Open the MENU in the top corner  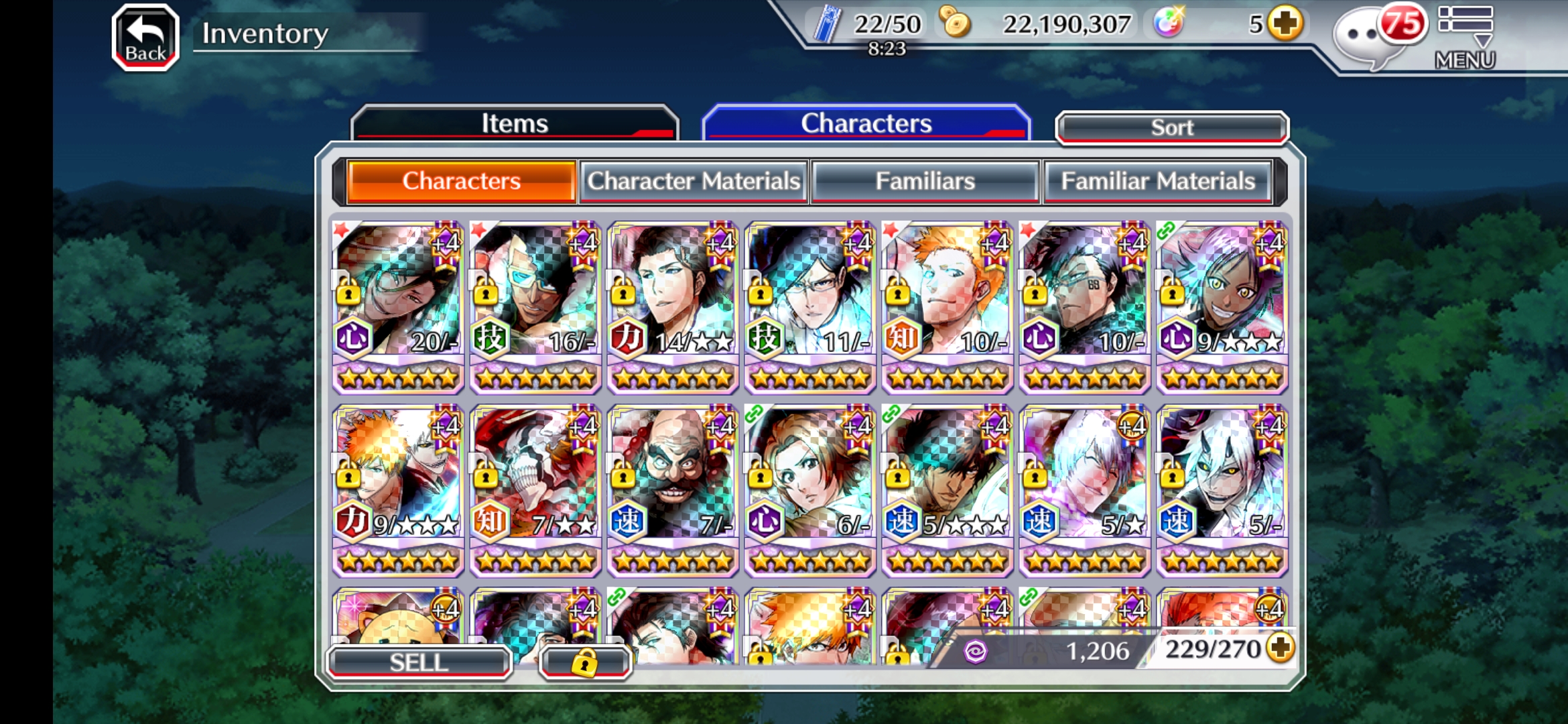(x=1465, y=37)
